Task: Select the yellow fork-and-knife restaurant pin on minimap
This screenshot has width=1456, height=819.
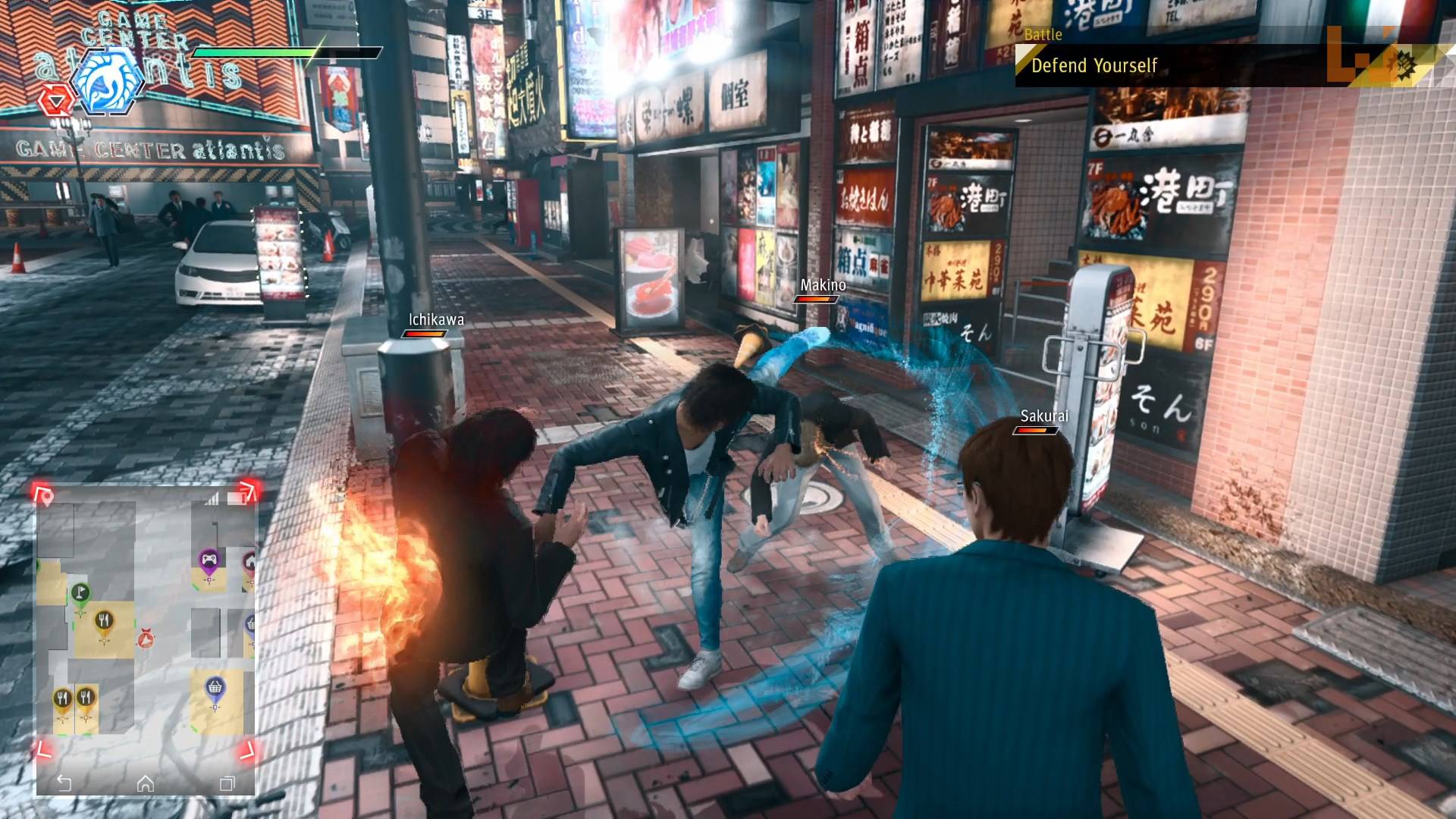Action: [103, 620]
